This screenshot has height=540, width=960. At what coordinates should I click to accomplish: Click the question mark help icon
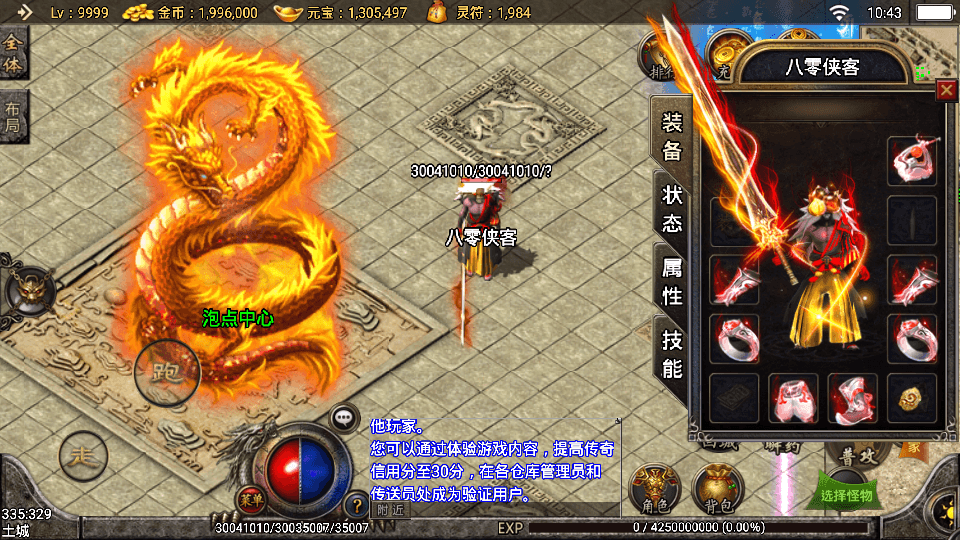356,505
